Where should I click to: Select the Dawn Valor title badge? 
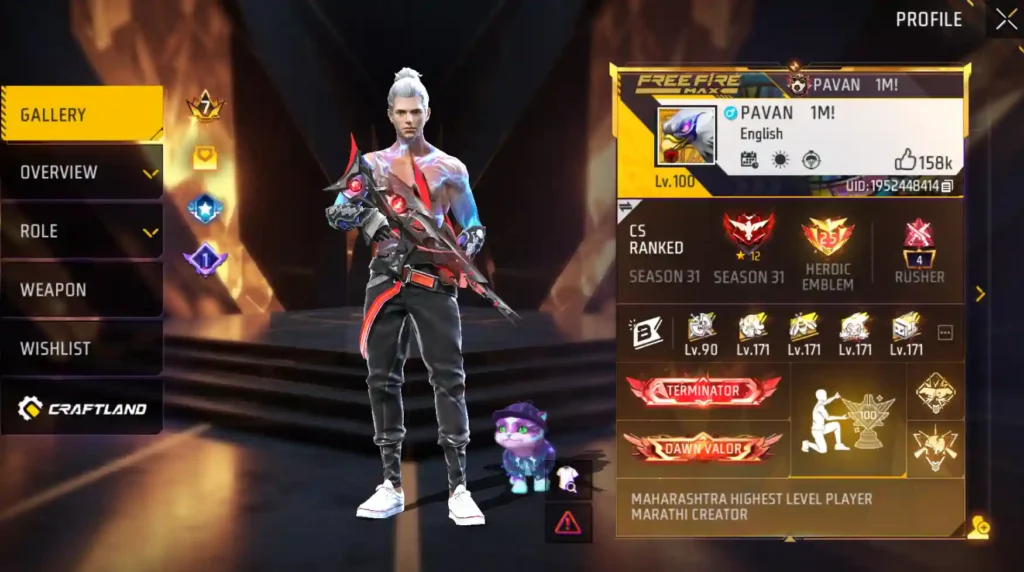click(x=703, y=448)
